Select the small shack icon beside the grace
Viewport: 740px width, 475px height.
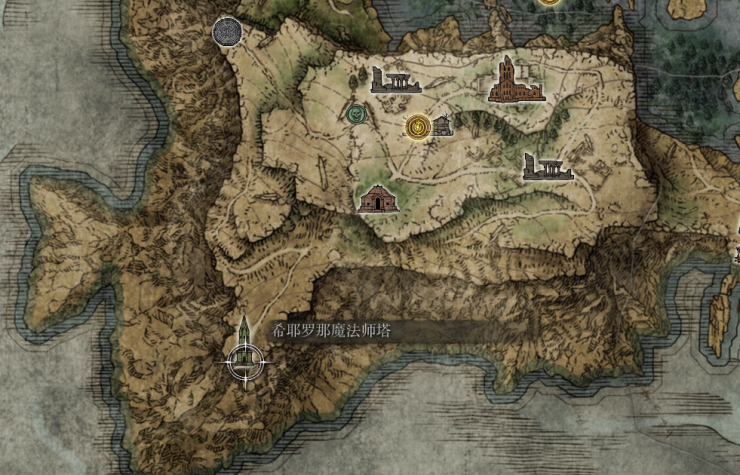pyautogui.click(x=441, y=125)
